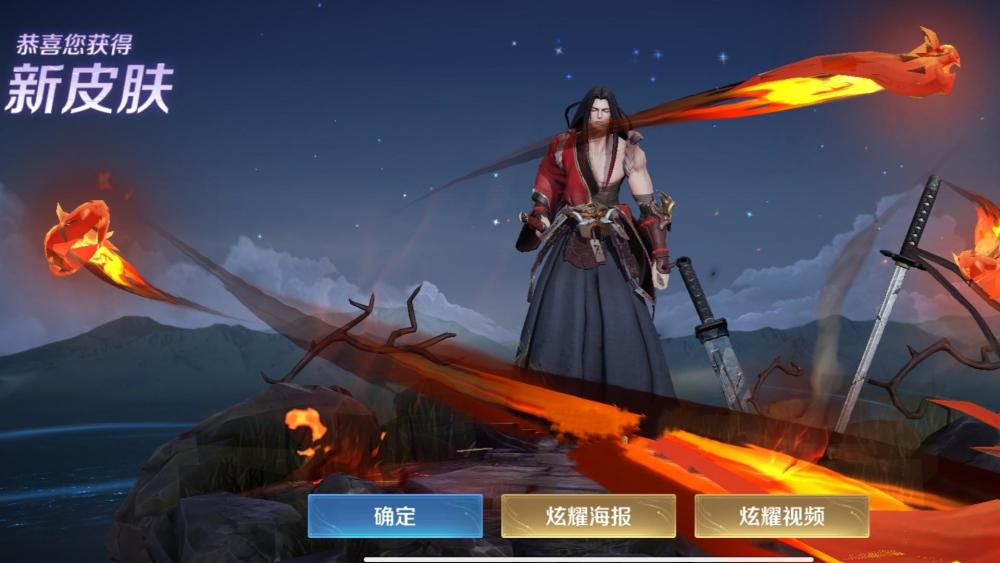
Task: Open the 炫耀海报 share poster option
Action: [588, 516]
